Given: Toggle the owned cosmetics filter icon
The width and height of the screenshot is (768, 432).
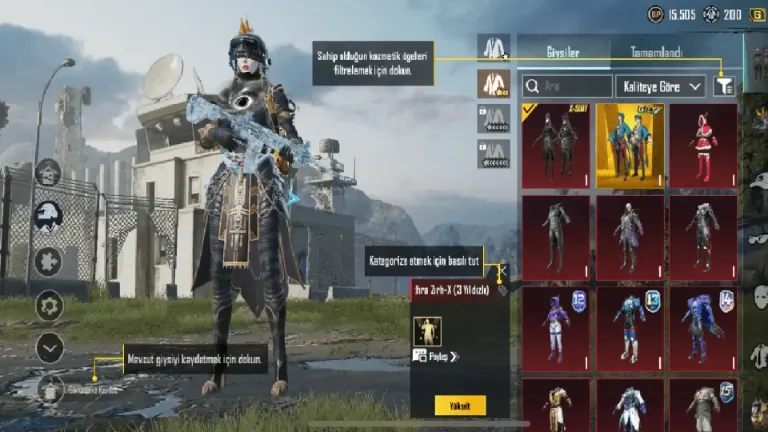Looking at the screenshot, I should [724, 87].
